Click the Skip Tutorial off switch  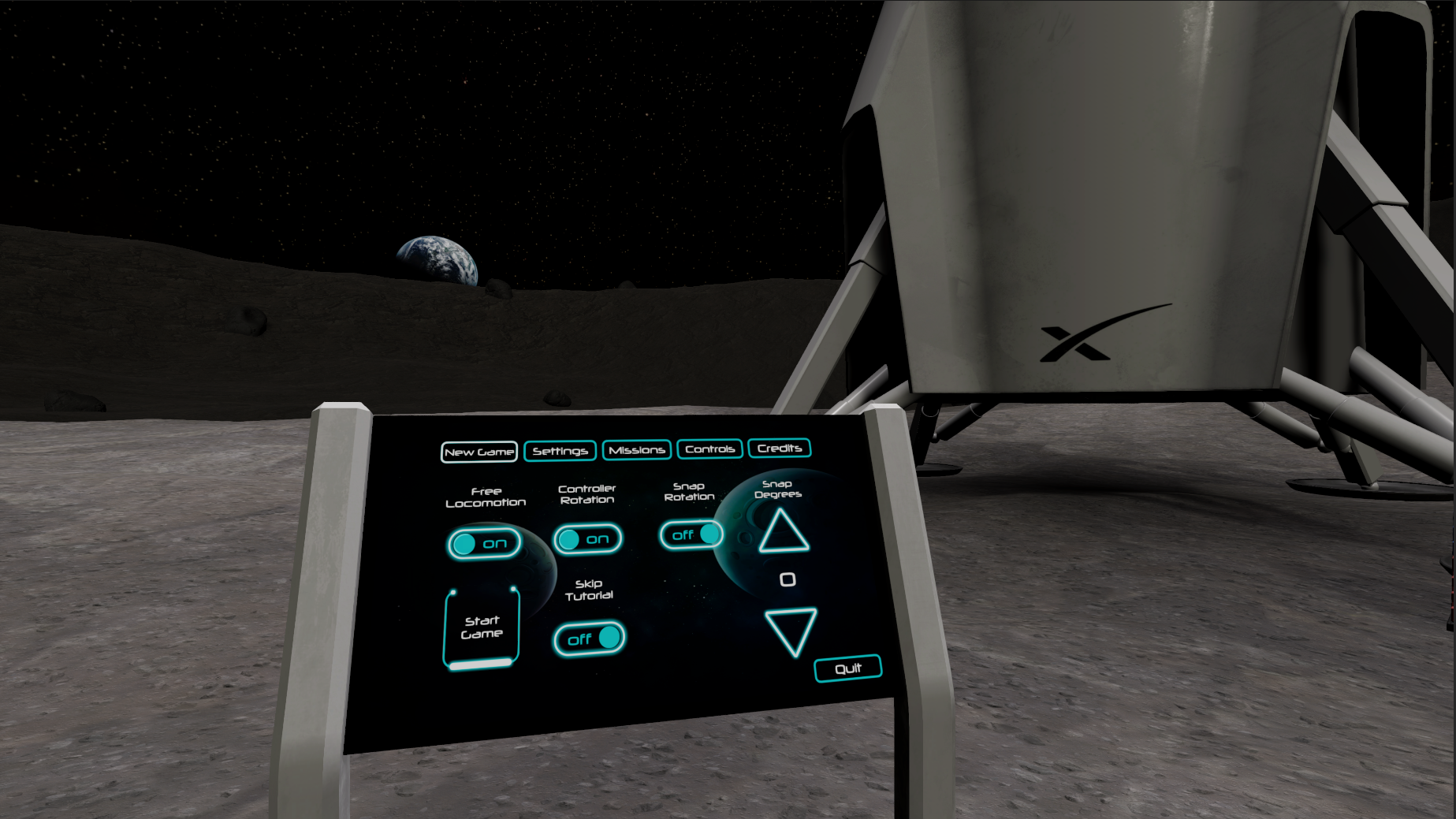click(x=588, y=638)
